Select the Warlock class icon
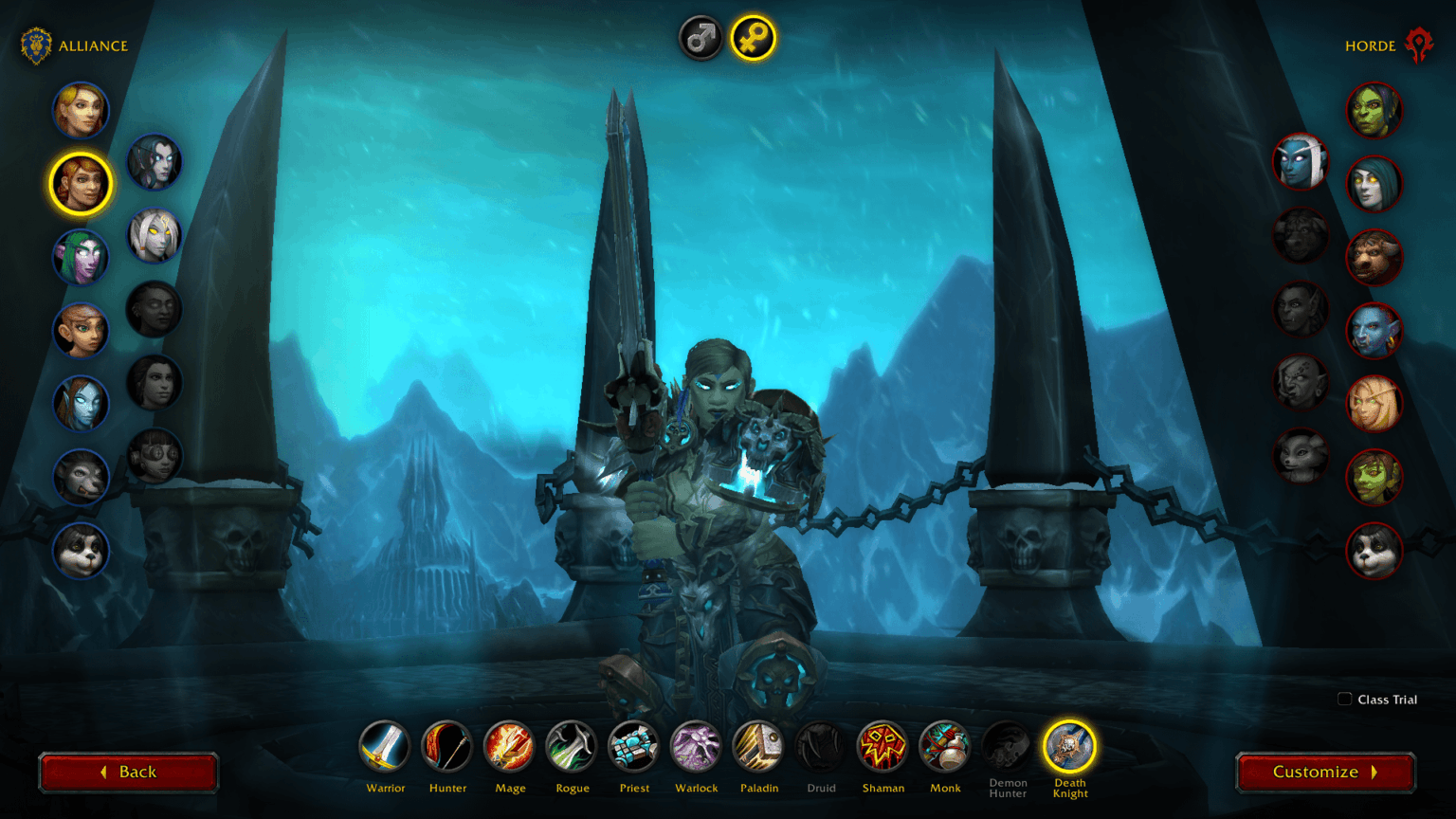This screenshot has height=819, width=1456. pyautogui.click(x=696, y=746)
